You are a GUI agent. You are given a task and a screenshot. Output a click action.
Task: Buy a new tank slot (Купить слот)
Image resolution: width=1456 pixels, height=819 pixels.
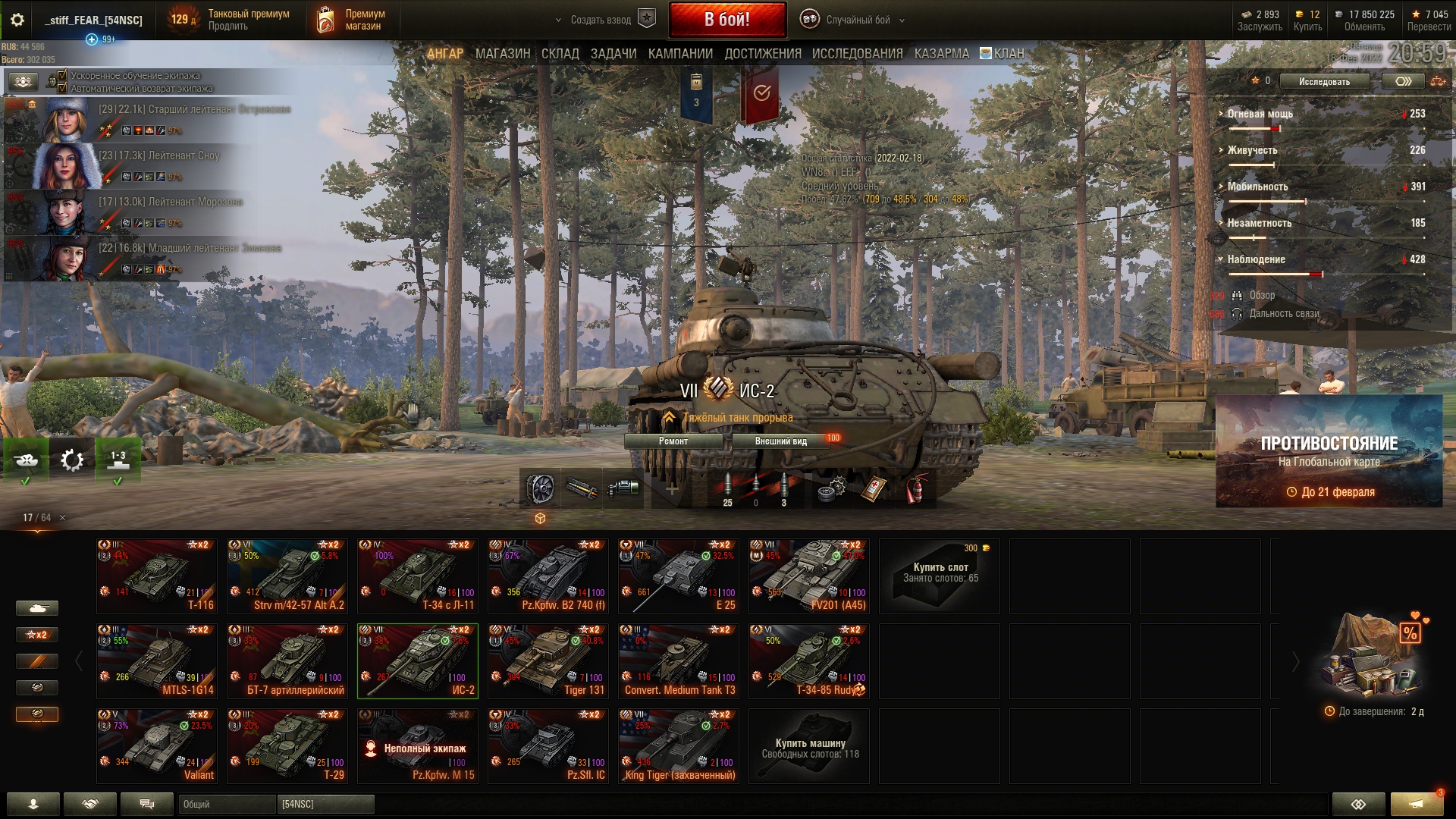tap(940, 576)
